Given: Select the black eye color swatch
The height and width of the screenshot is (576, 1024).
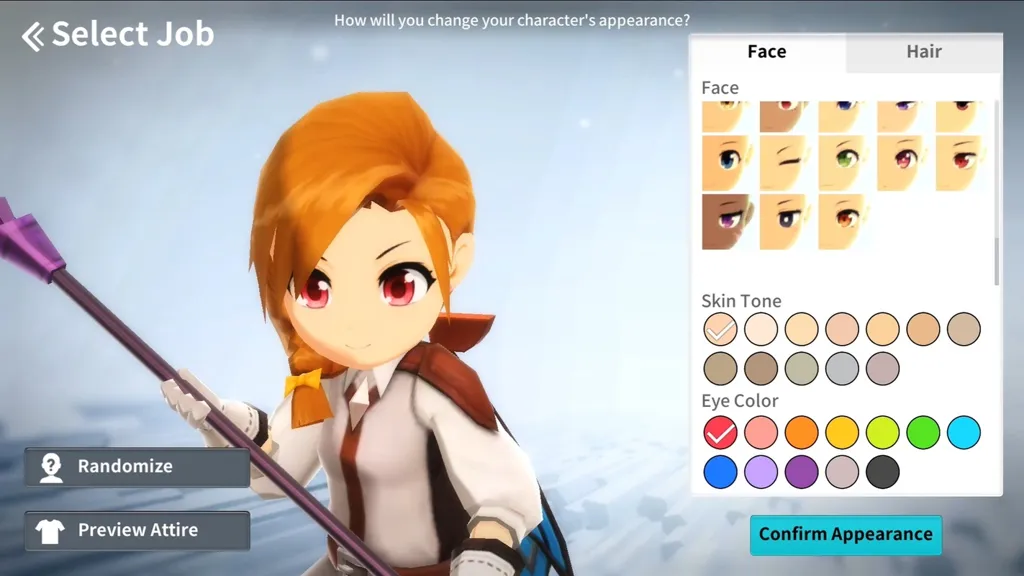Looking at the screenshot, I should point(883,472).
